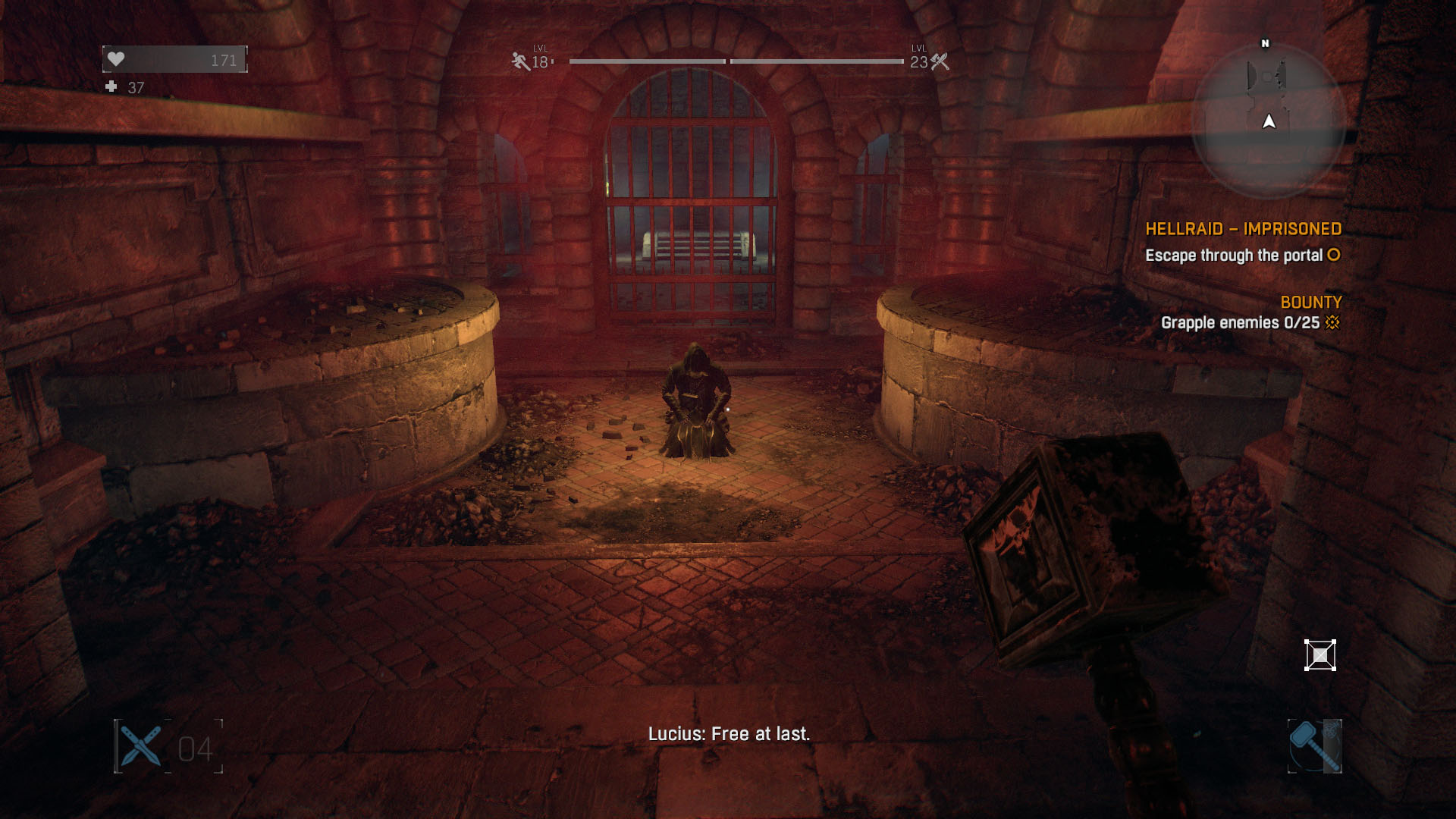Click the survivor level 18 icon
The height and width of the screenshot is (819, 1456).
[521, 61]
